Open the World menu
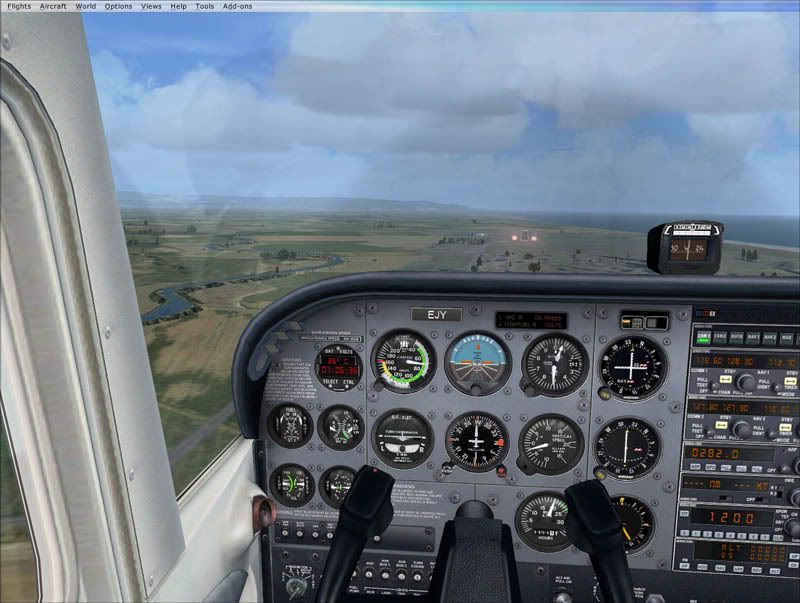The height and width of the screenshot is (603, 800). [86, 6]
